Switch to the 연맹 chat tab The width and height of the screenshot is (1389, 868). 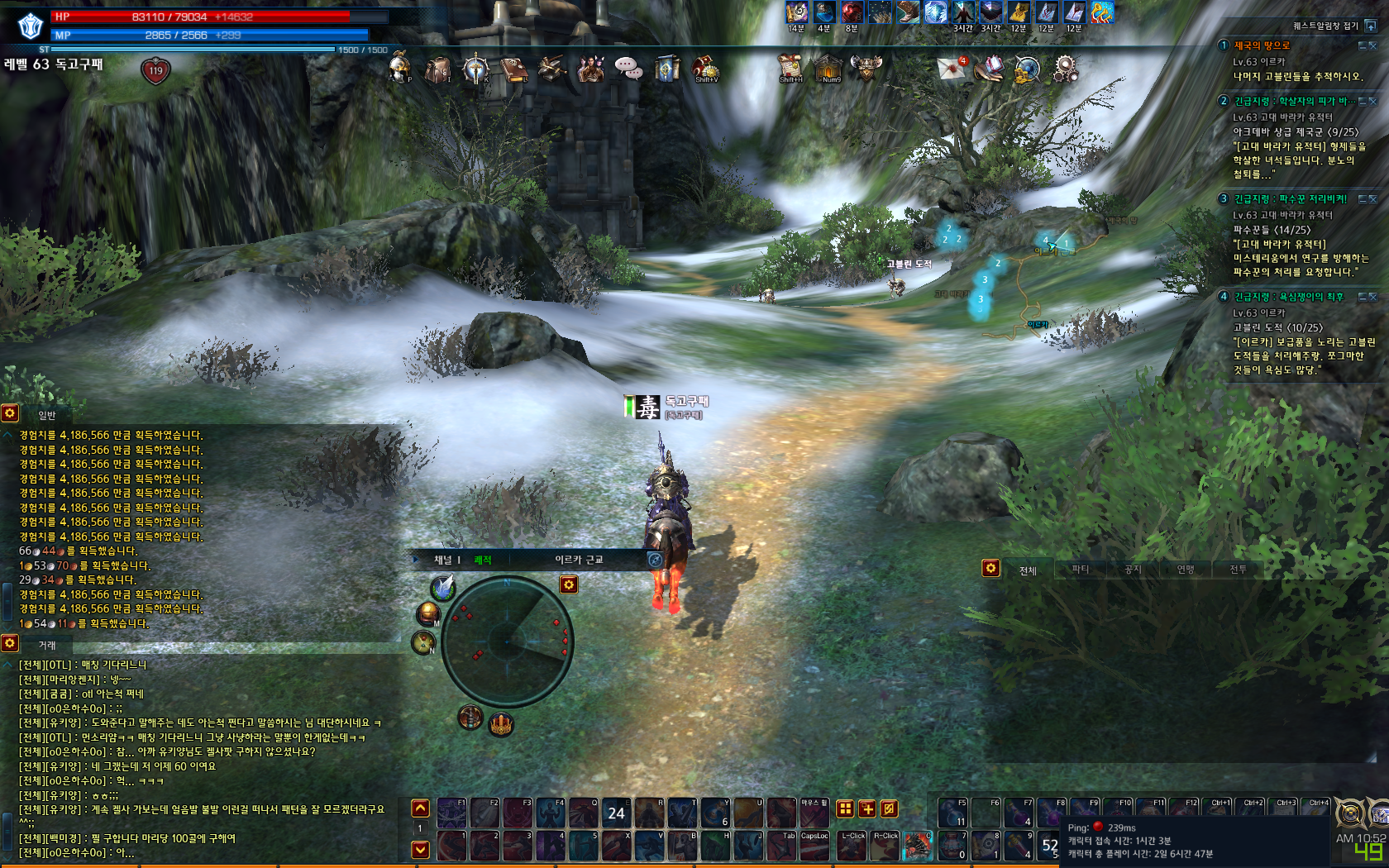[1186, 570]
